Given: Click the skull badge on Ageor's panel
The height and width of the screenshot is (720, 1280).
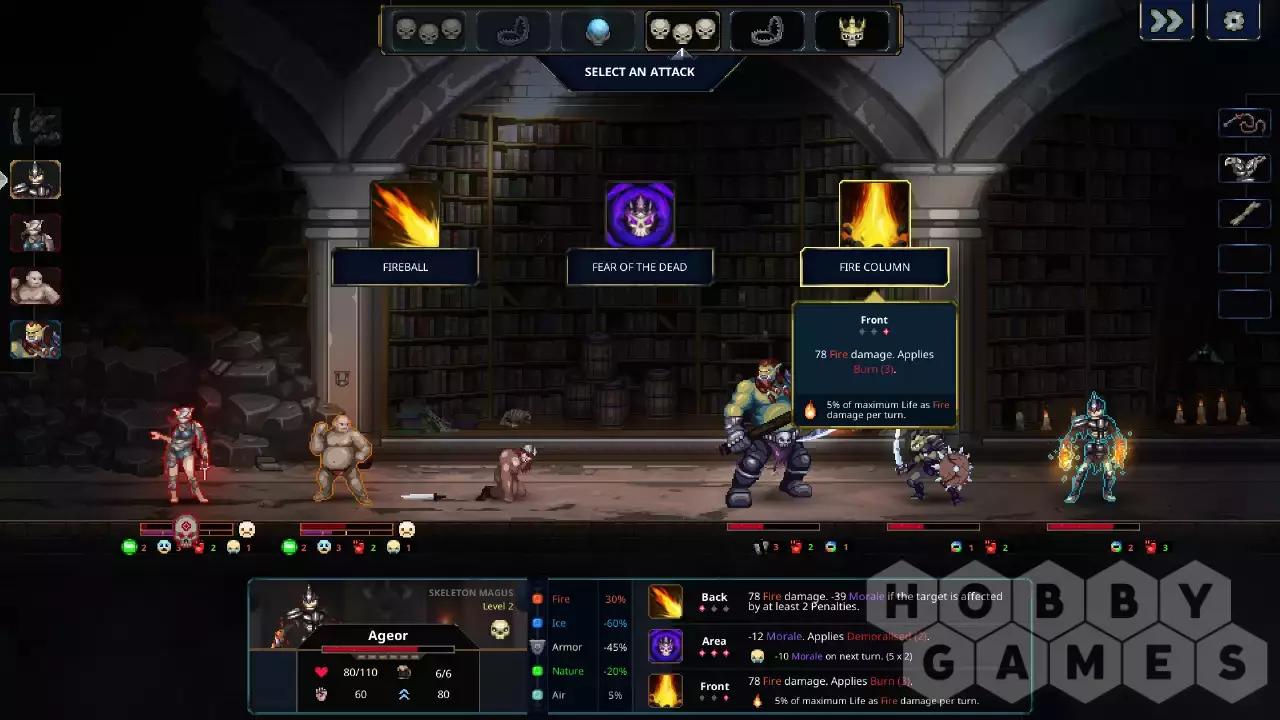Looking at the screenshot, I should 500,629.
